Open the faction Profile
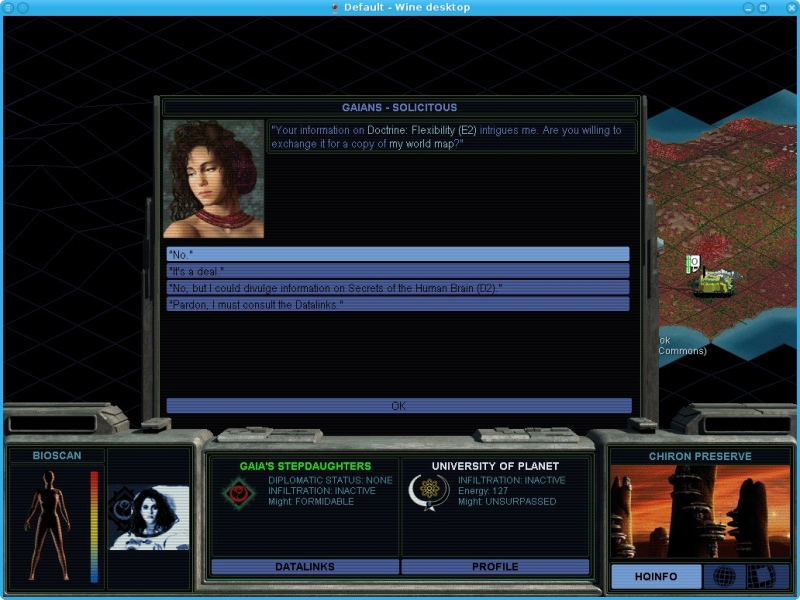Viewport: 800px width, 600px height. coord(495,567)
